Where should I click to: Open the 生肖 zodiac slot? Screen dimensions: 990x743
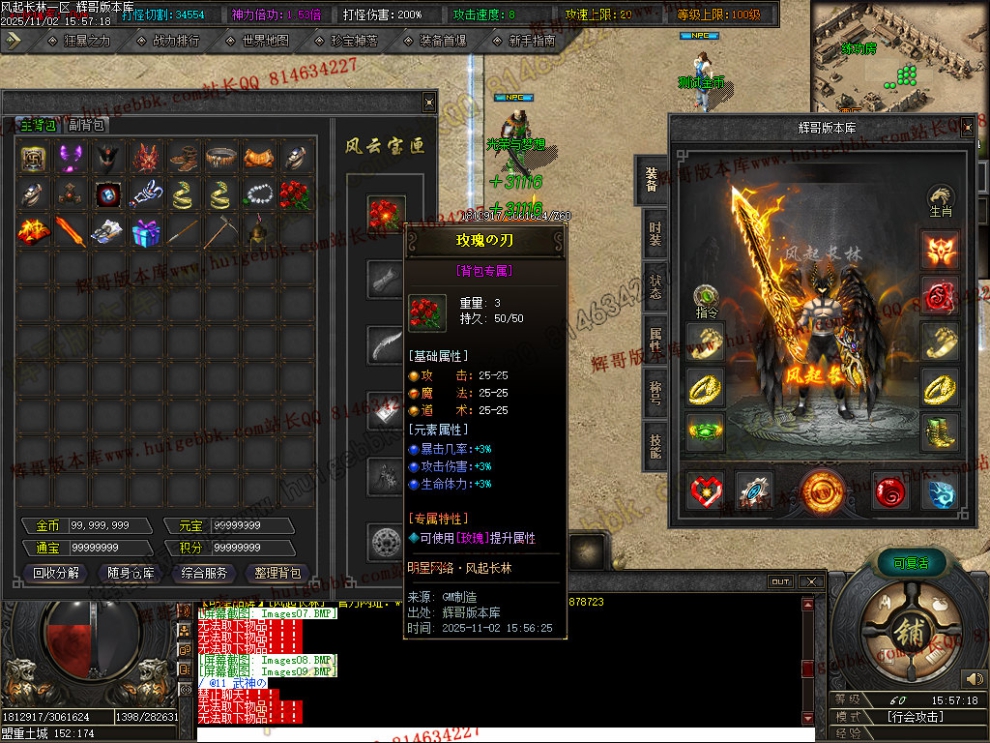click(x=939, y=198)
